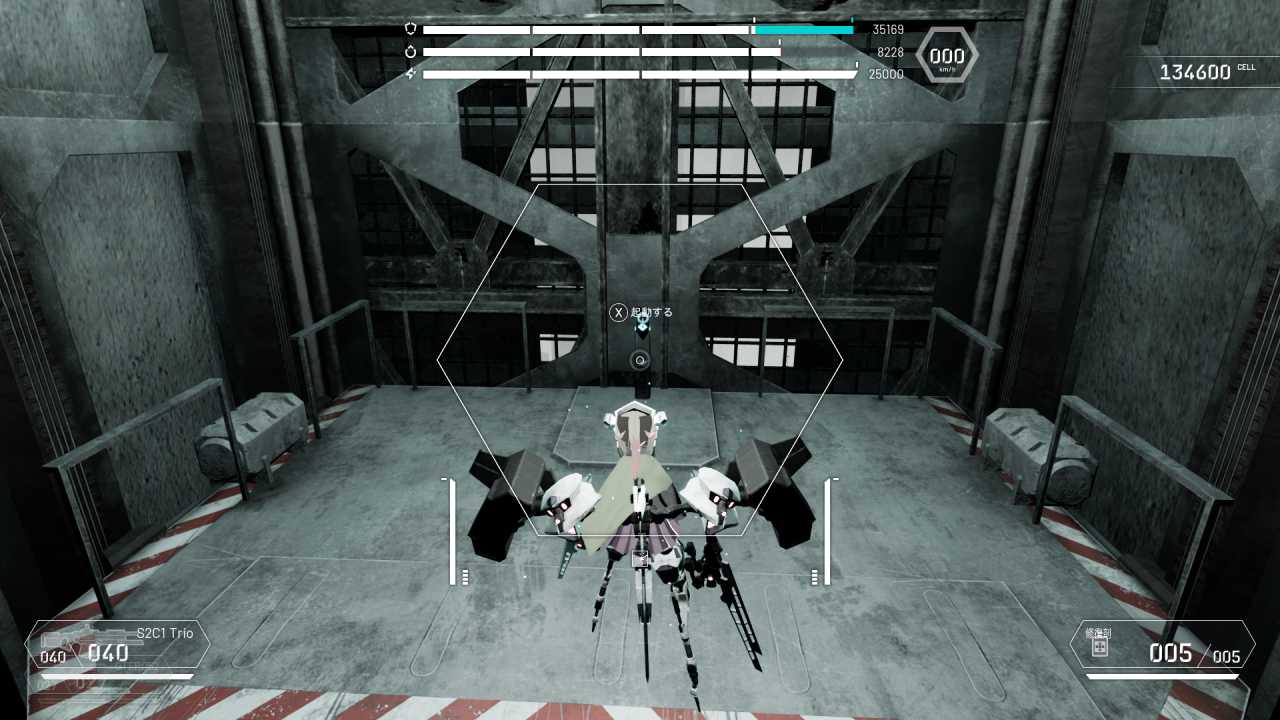Select the repair kit item slot
1280x720 pixels.
[x=1161, y=646]
